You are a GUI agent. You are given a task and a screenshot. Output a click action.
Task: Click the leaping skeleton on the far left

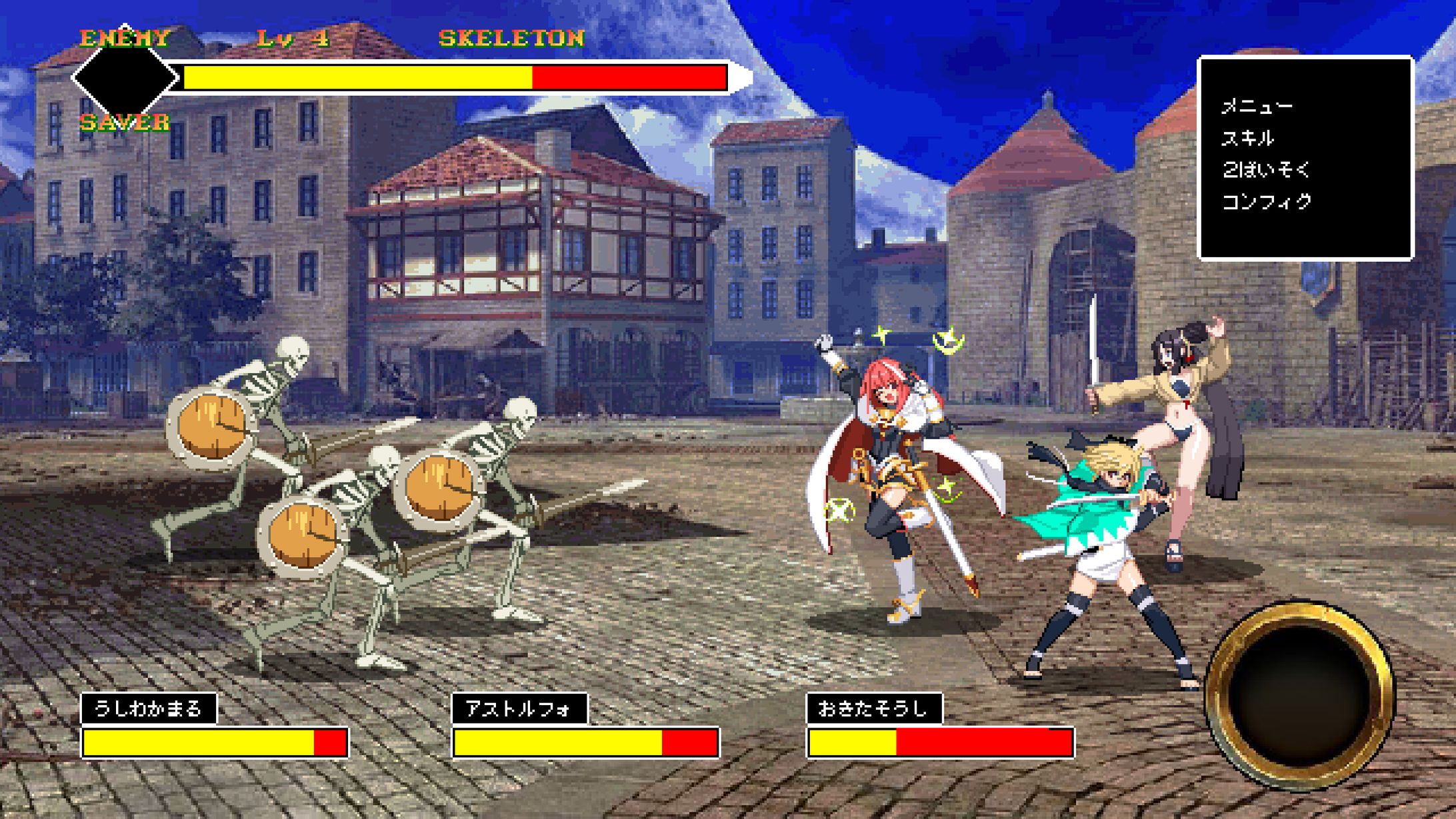267,400
